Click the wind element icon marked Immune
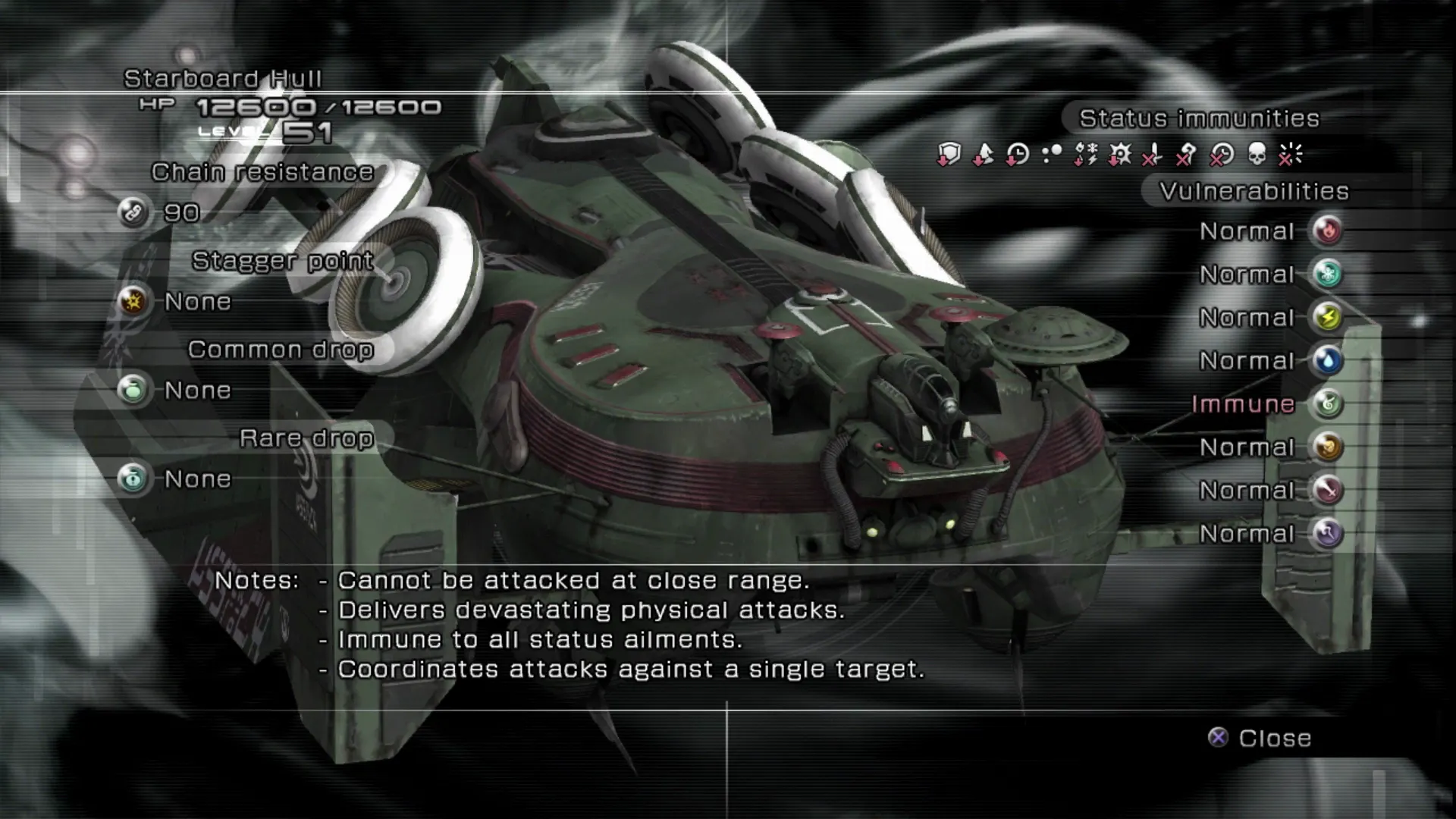Viewport: 1456px width, 819px height. click(1328, 404)
